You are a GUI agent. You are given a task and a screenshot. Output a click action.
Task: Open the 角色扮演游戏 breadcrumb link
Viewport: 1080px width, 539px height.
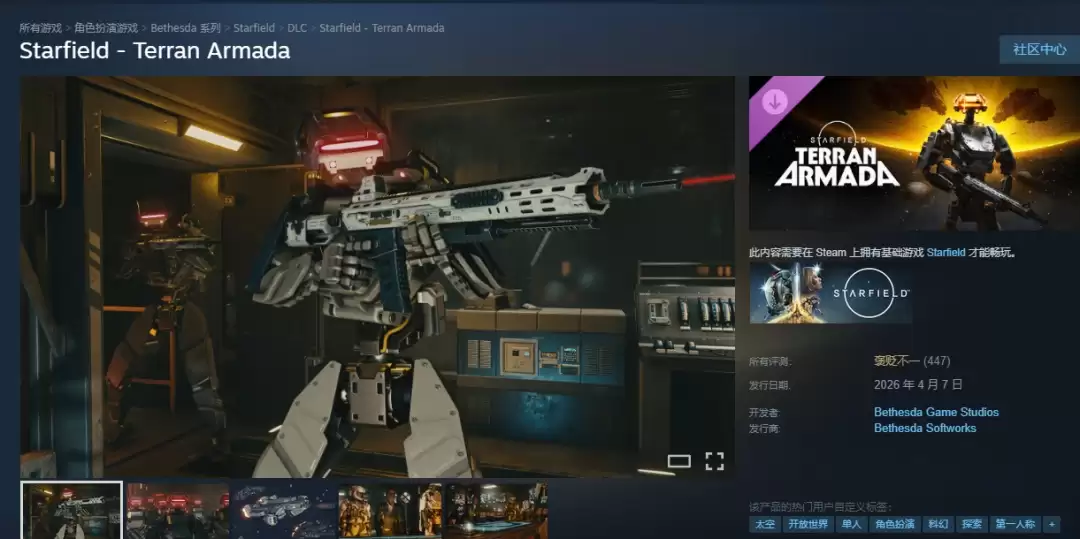click(106, 28)
